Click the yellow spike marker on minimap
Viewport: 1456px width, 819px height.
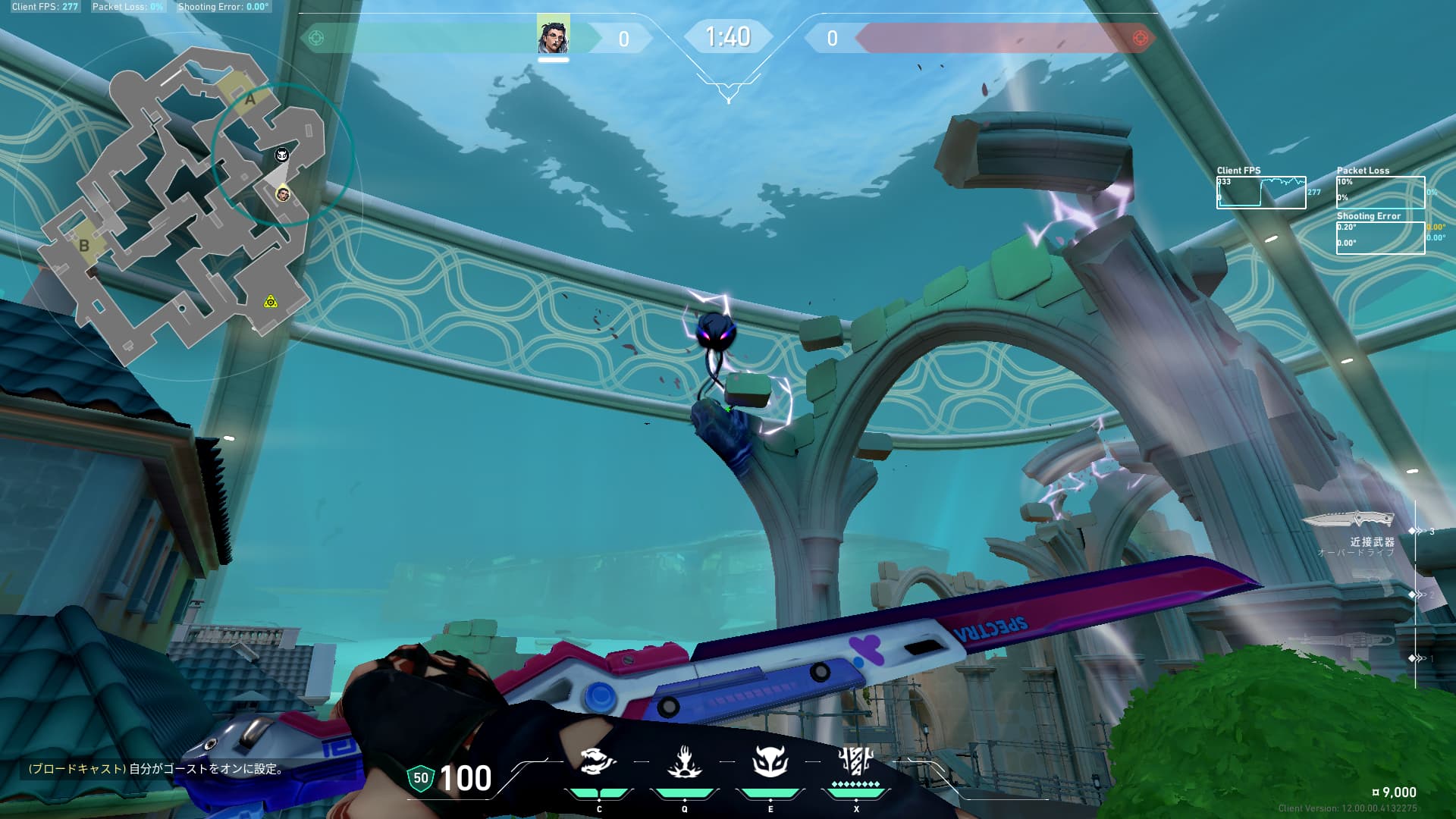(271, 302)
